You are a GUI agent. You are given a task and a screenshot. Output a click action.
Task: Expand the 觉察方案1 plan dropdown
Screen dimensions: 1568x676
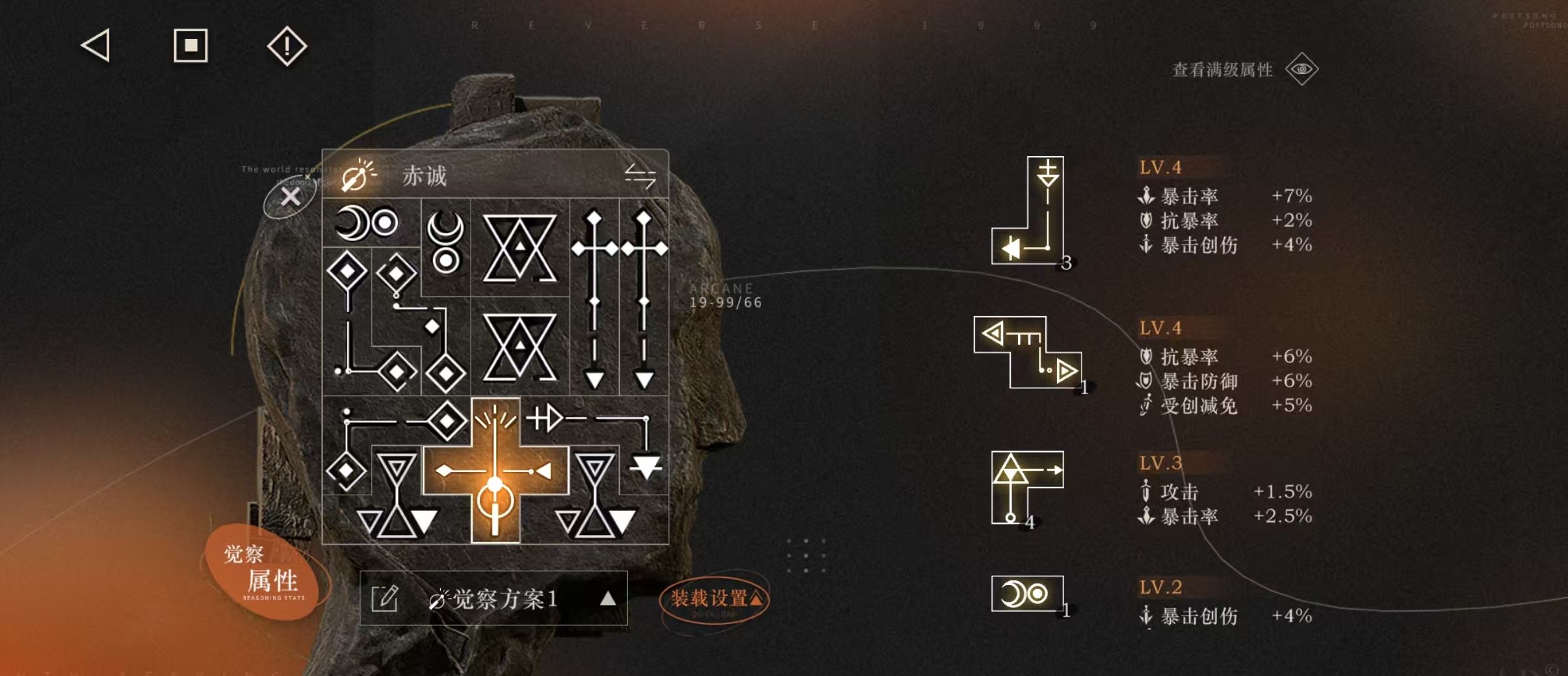[607, 598]
